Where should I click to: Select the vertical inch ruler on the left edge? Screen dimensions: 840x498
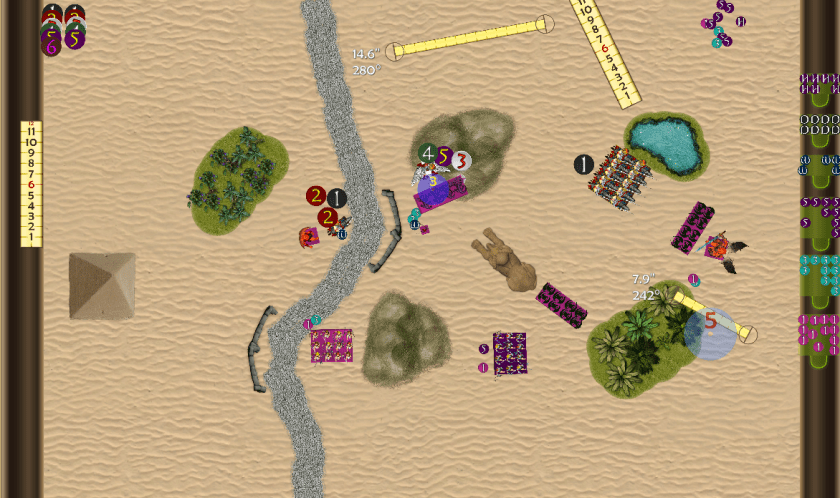[x=31, y=184]
